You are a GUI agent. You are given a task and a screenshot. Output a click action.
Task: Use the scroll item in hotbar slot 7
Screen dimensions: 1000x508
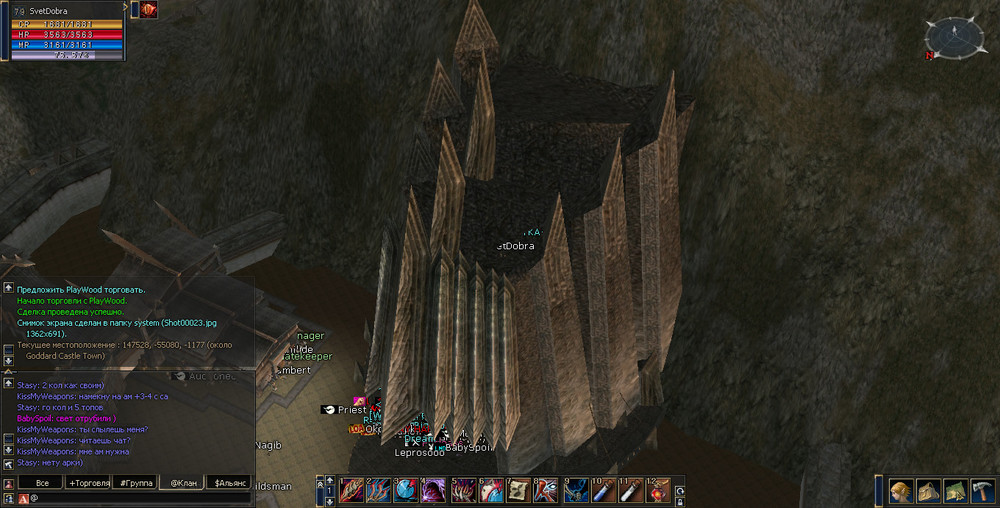coord(518,490)
